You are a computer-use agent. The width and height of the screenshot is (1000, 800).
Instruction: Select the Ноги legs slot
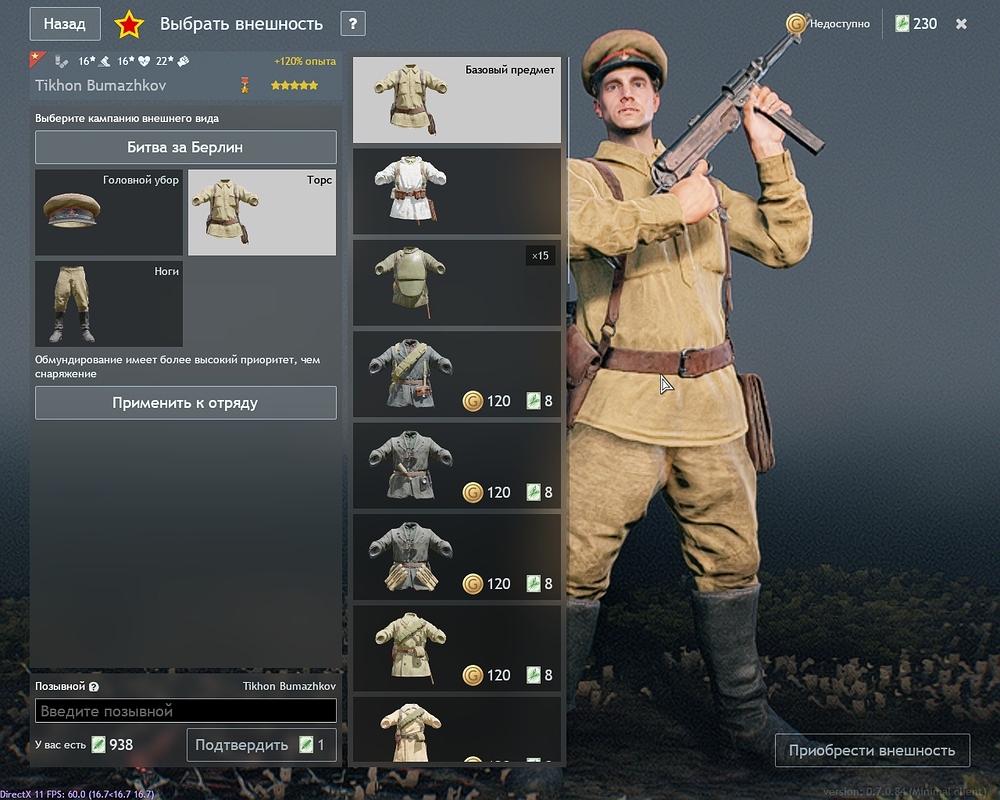point(109,303)
